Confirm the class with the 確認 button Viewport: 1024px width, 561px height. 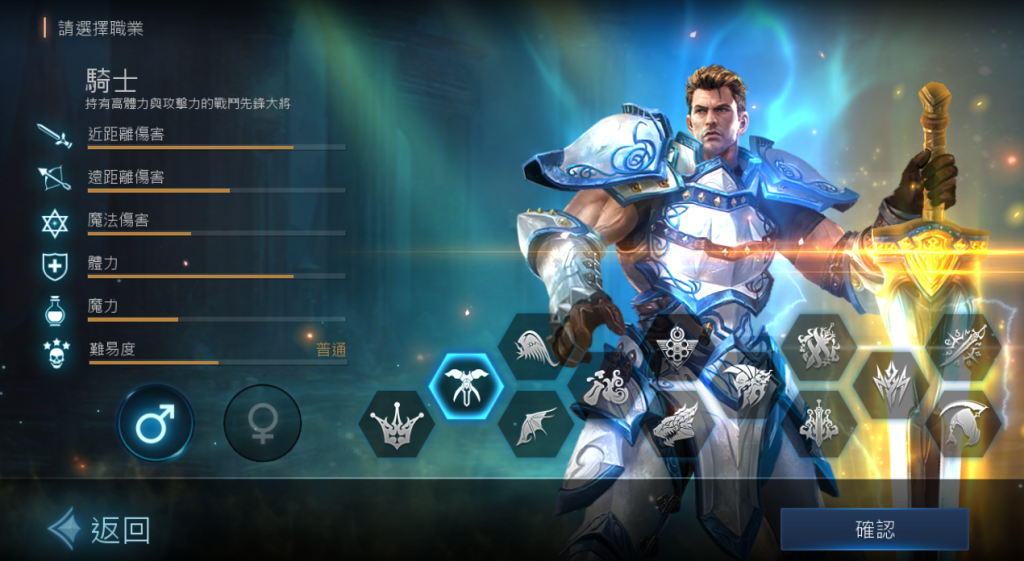pos(874,529)
